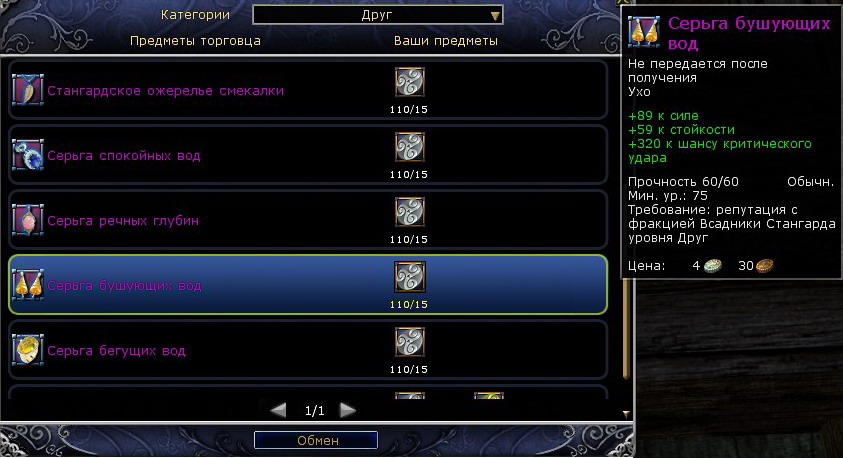The width and height of the screenshot is (843, 458).
Task: Open the Категории dropdown showing Друг
Action: (x=377, y=15)
